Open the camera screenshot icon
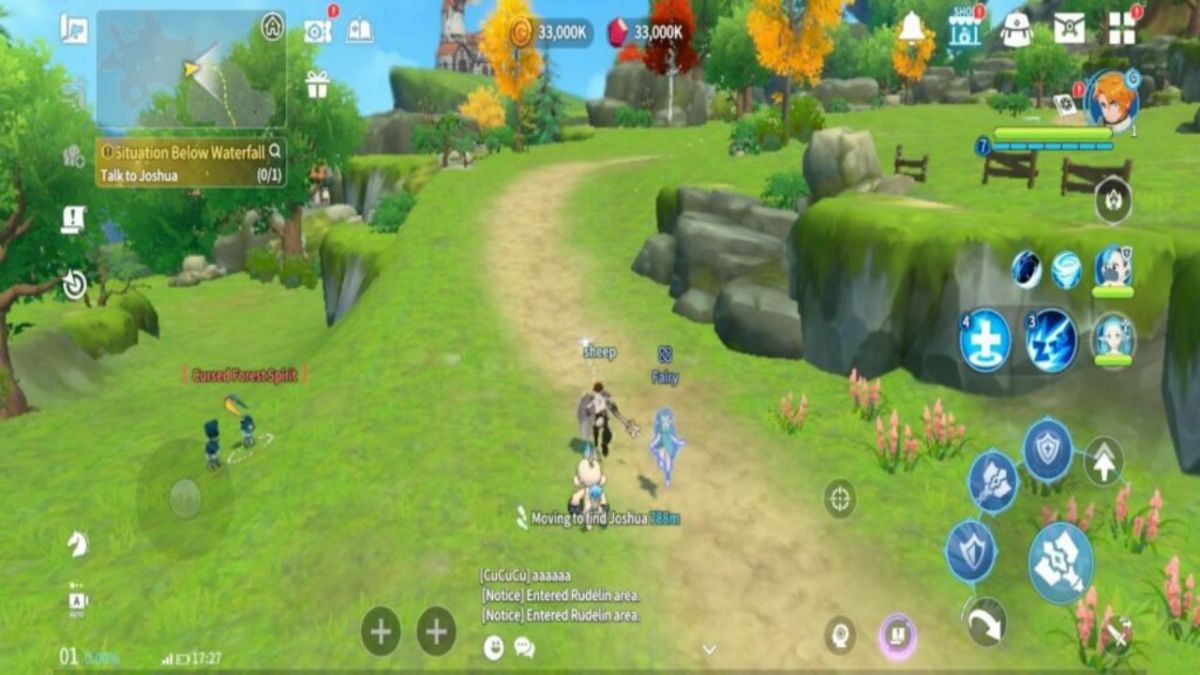This screenshot has width=1200, height=675. (317, 31)
